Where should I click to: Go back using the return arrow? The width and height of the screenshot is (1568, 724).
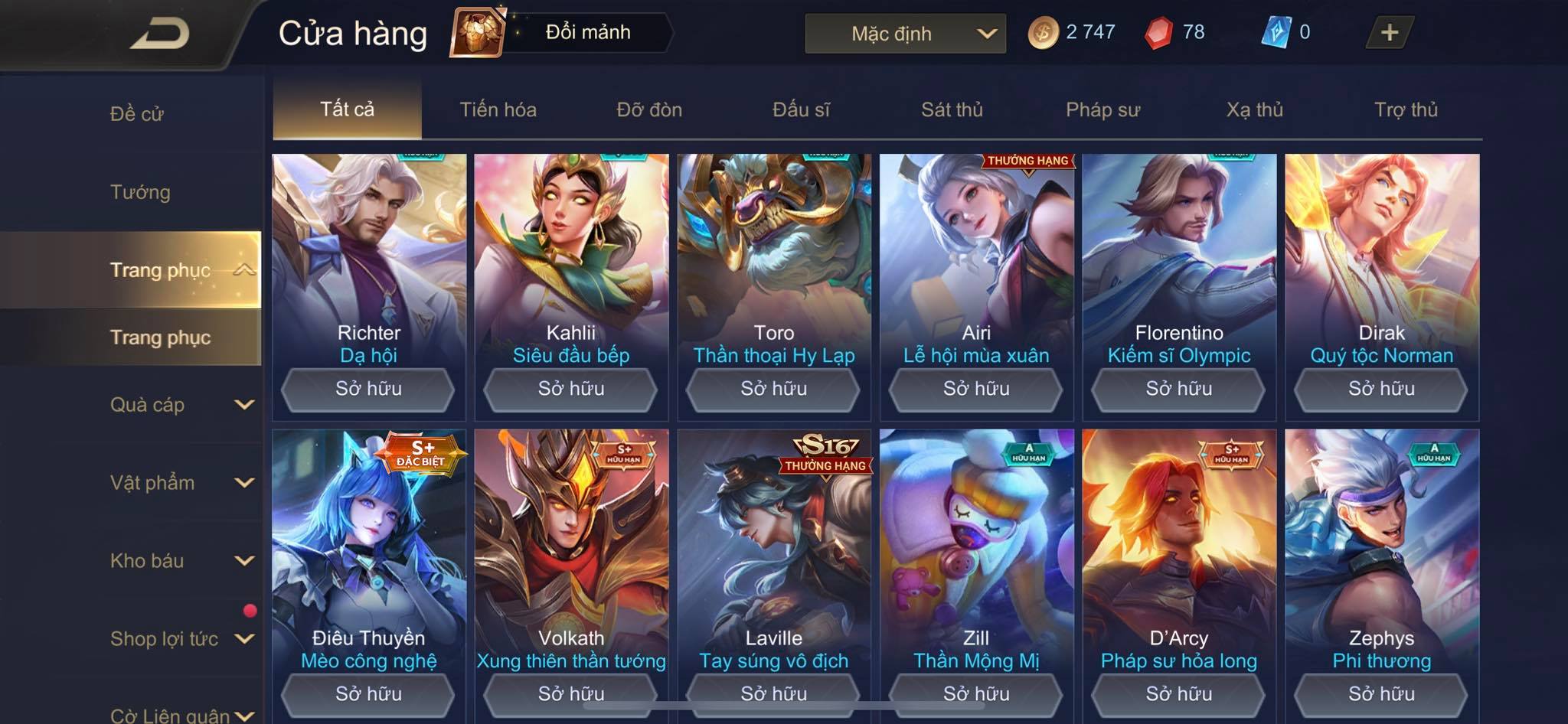[x=160, y=34]
